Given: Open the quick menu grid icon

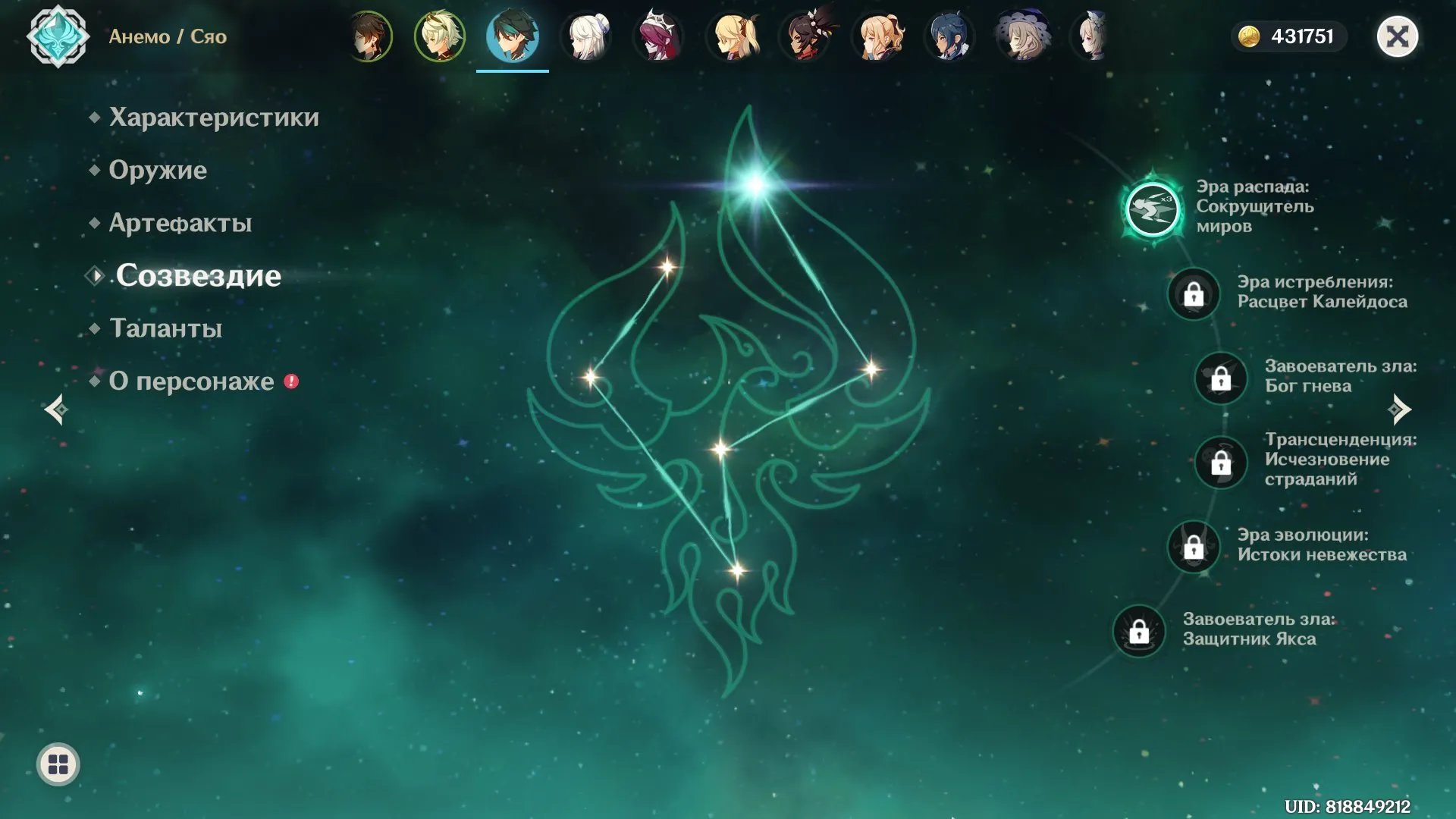Looking at the screenshot, I should click(x=57, y=764).
